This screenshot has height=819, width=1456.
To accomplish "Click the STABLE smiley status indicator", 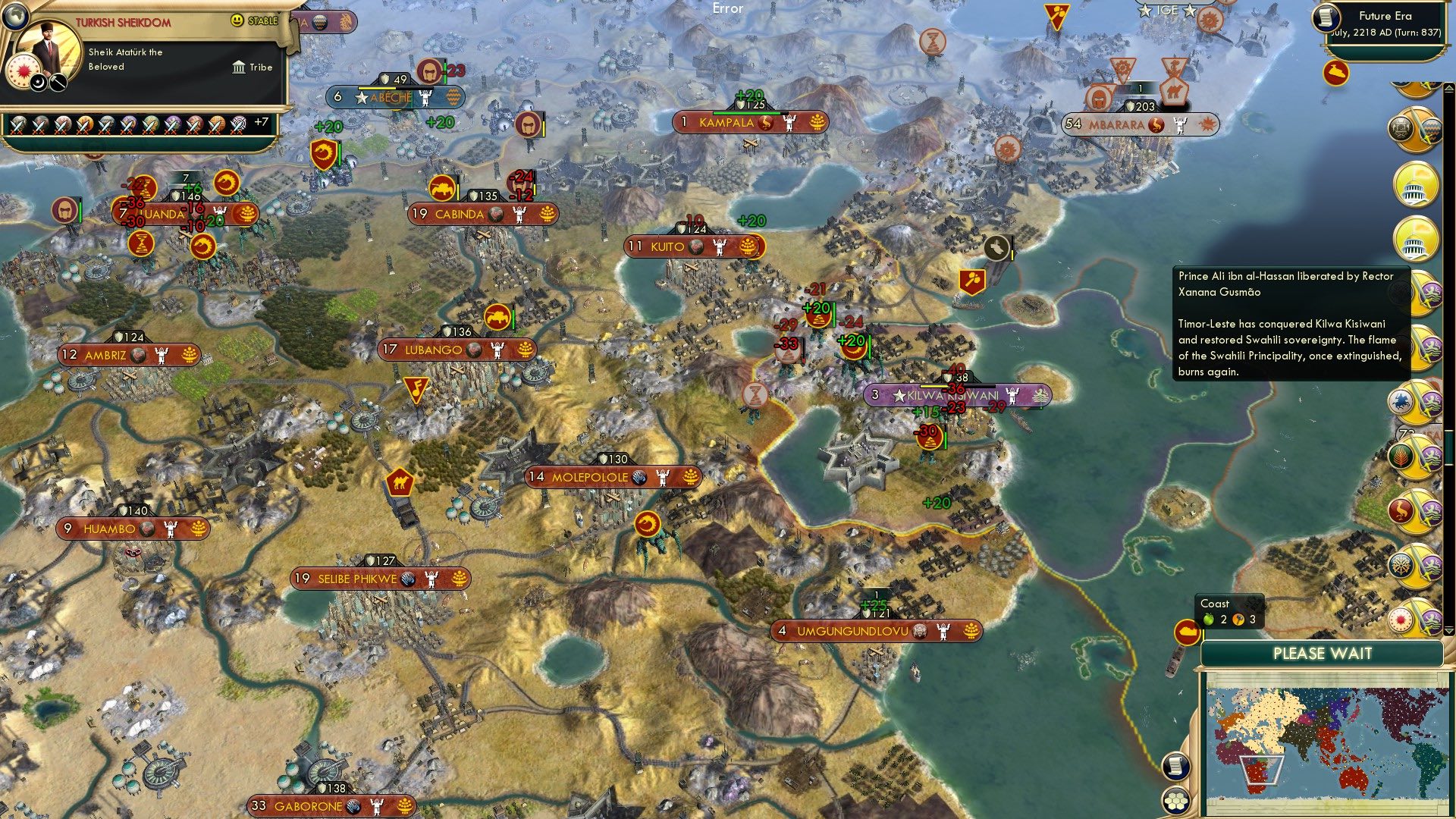I will tap(237, 20).
